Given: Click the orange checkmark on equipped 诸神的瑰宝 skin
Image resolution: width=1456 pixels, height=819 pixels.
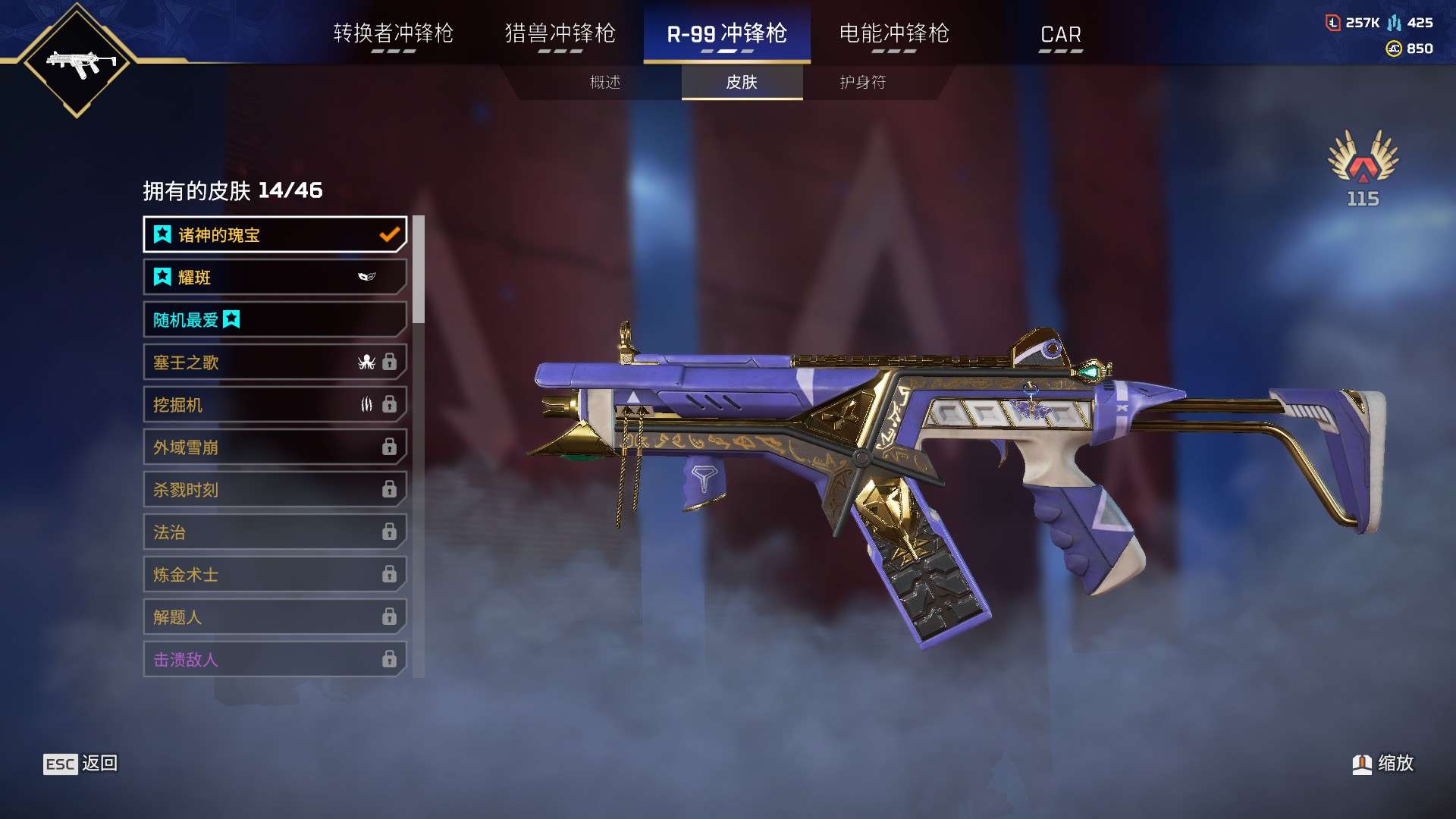Looking at the screenshot, I should (x=389, y=234).
